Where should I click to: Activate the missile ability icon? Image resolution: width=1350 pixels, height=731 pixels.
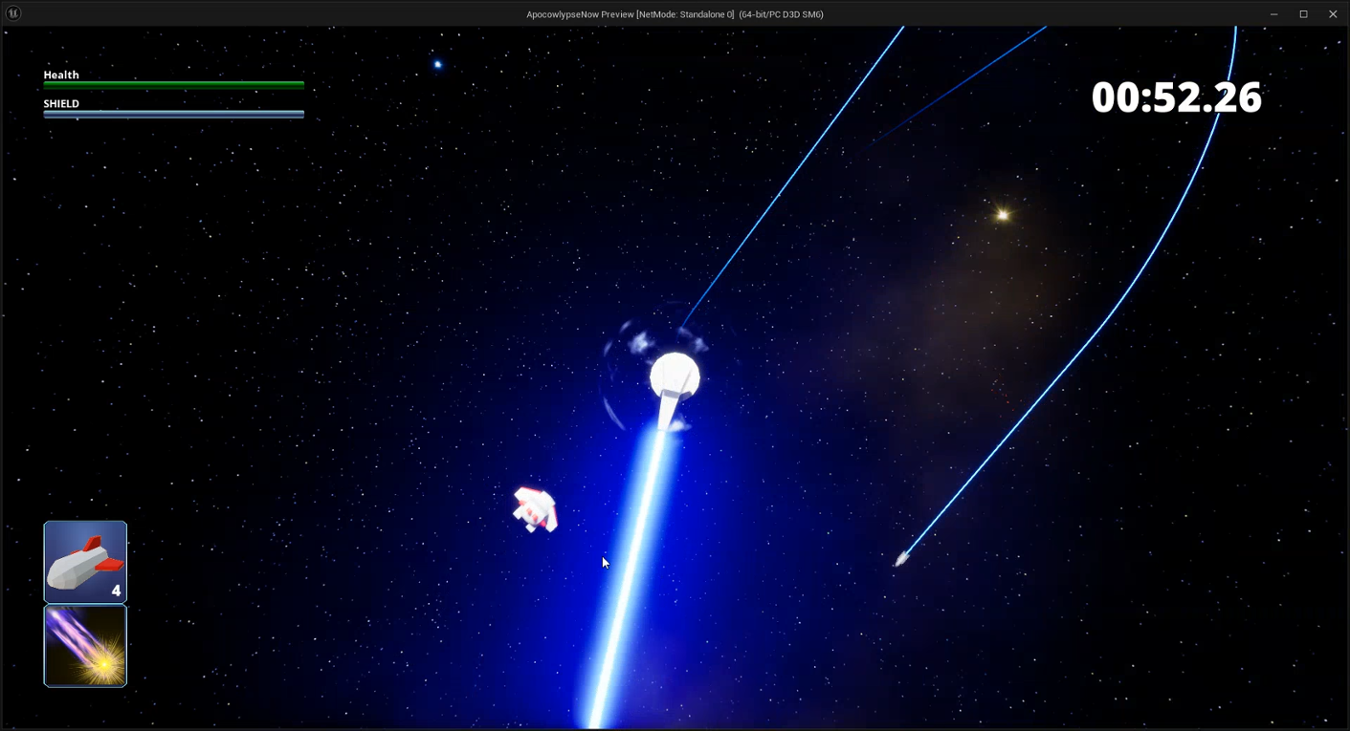85,561
